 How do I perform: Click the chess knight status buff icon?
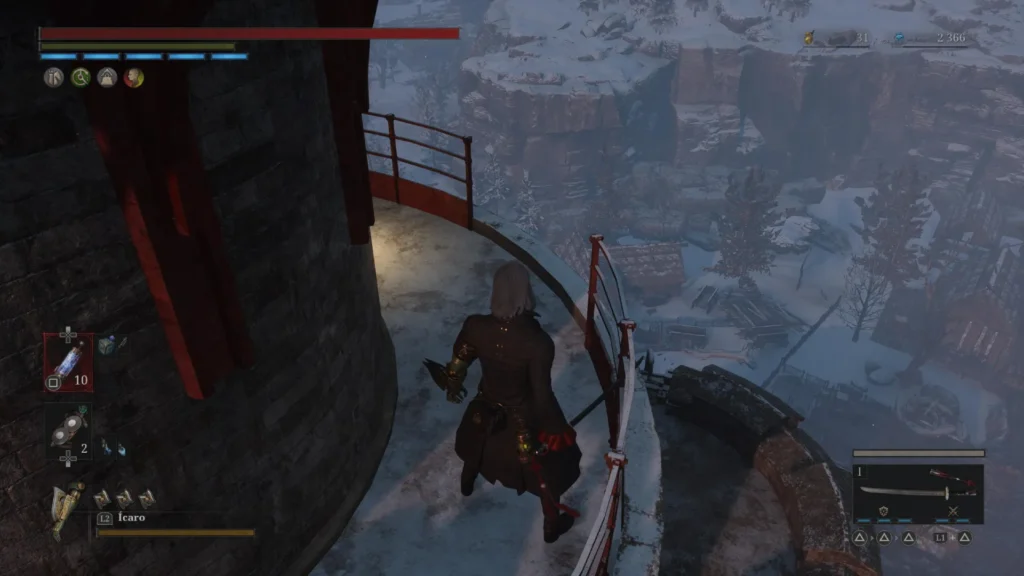[x=53, y=77]
